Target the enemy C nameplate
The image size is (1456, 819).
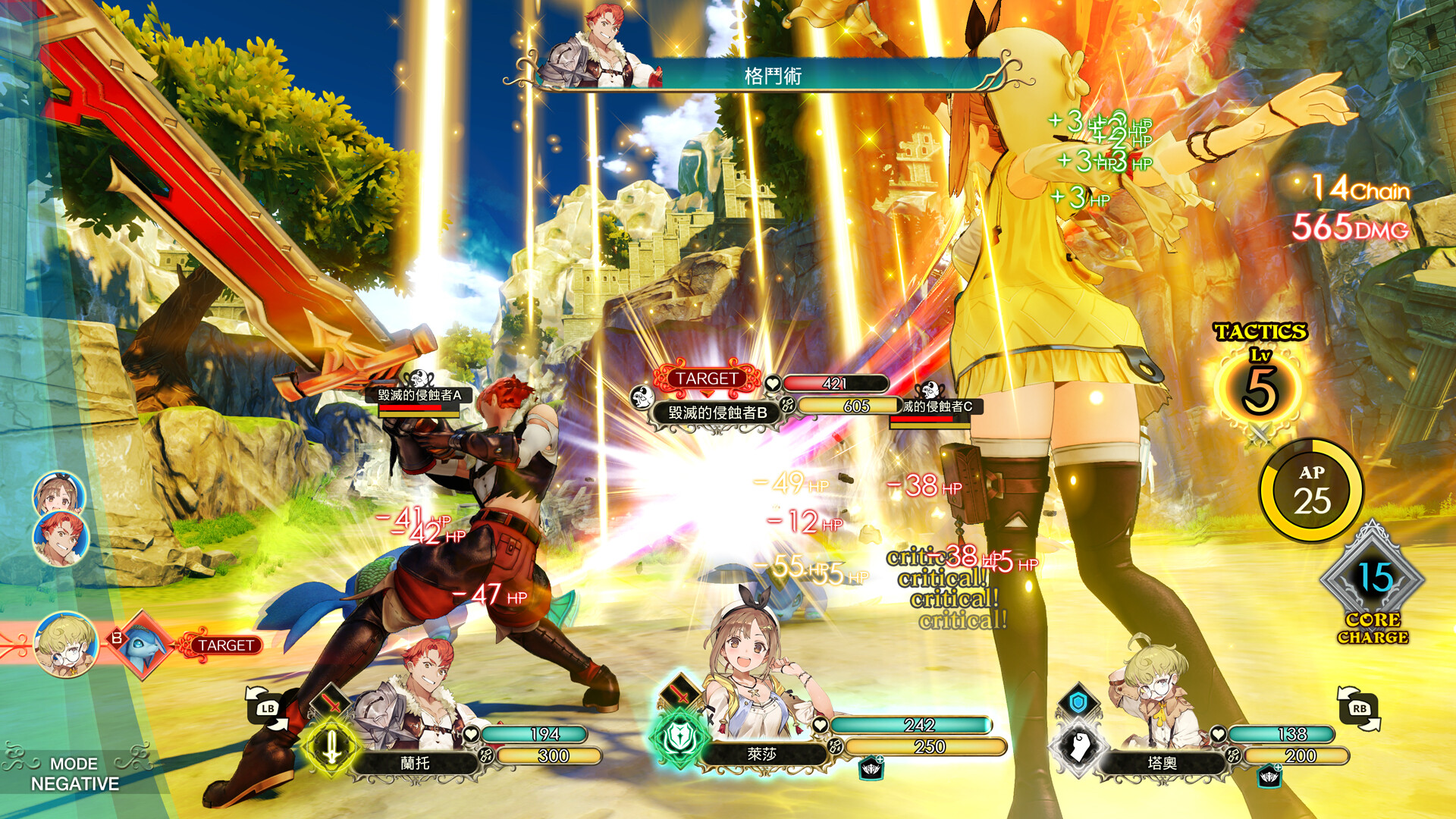[x=937, y=406]
